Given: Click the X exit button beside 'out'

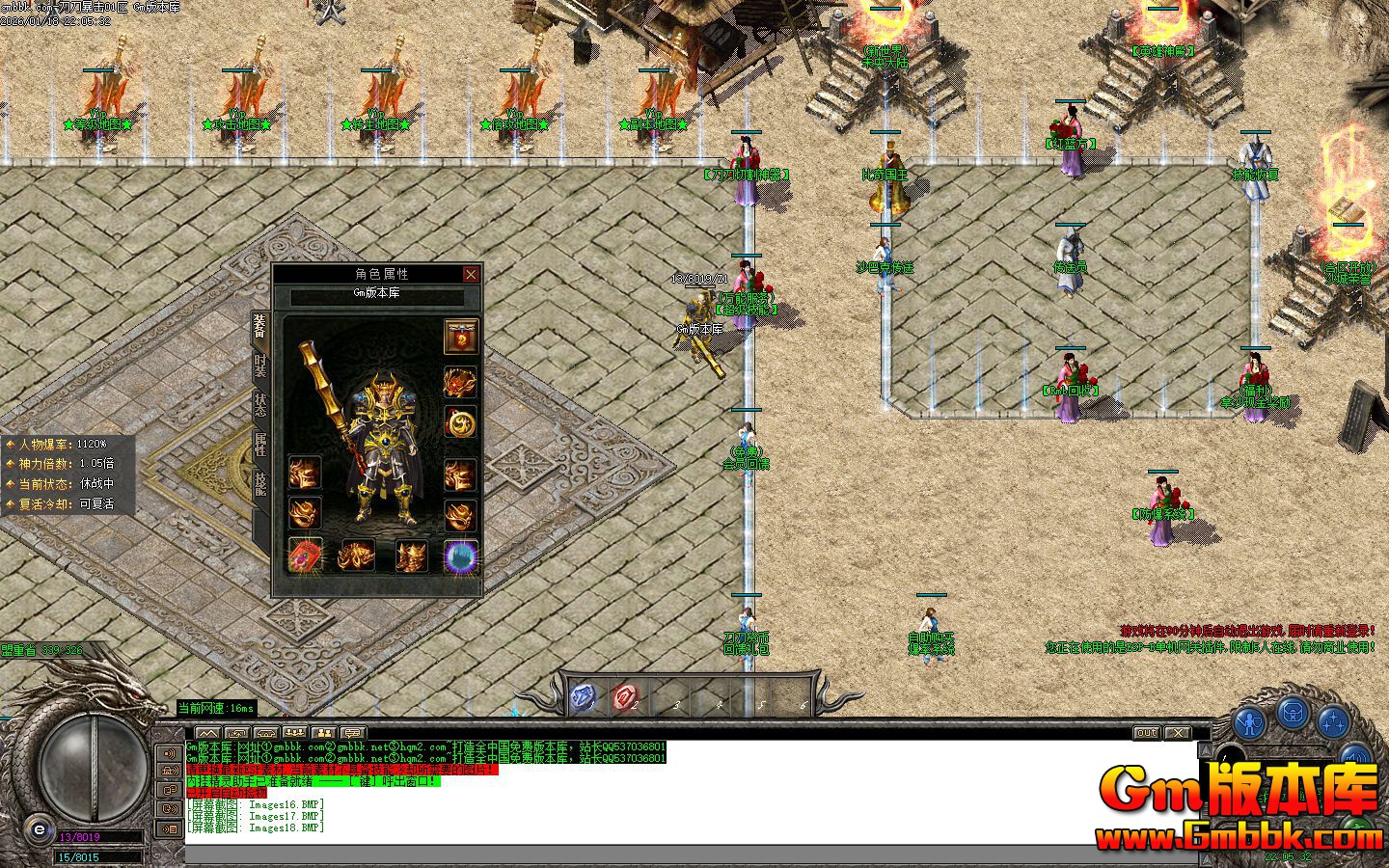Looking at the screenshot, I should (x=1178, y=733).
